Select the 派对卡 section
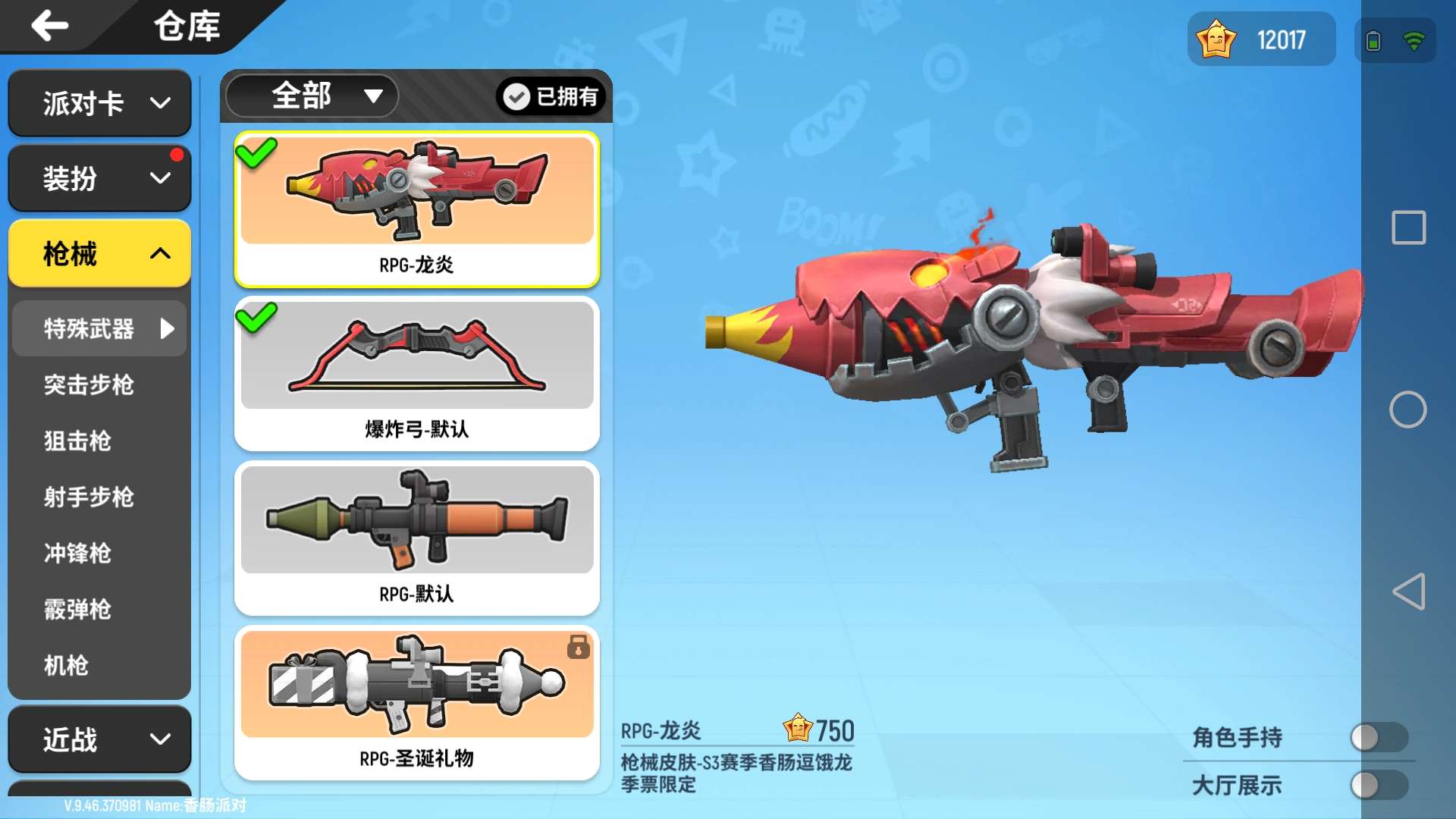This screenshot has height=819, width=1456. click(99, 103)
